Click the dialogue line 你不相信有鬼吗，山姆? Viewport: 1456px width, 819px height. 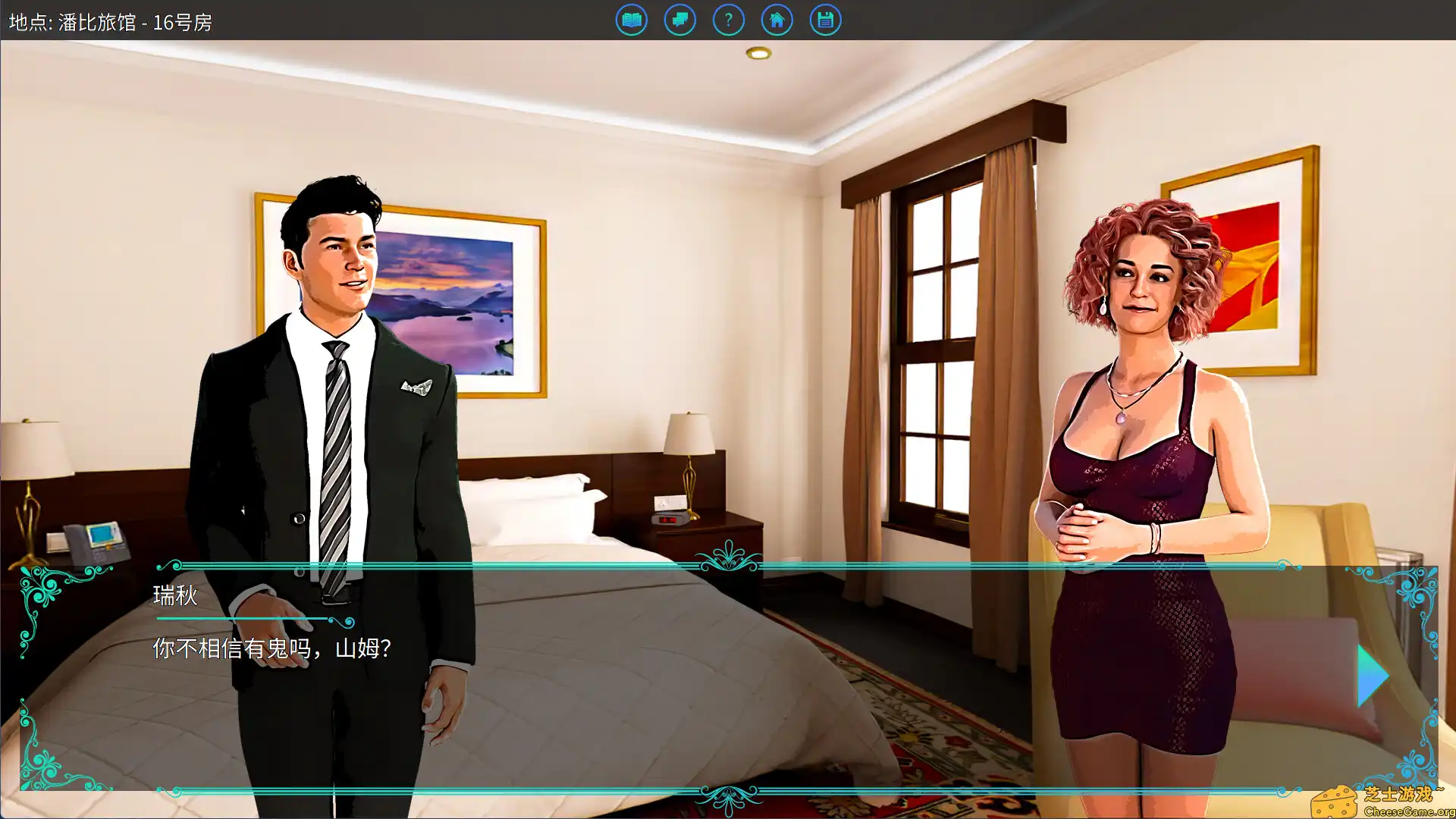271,648
